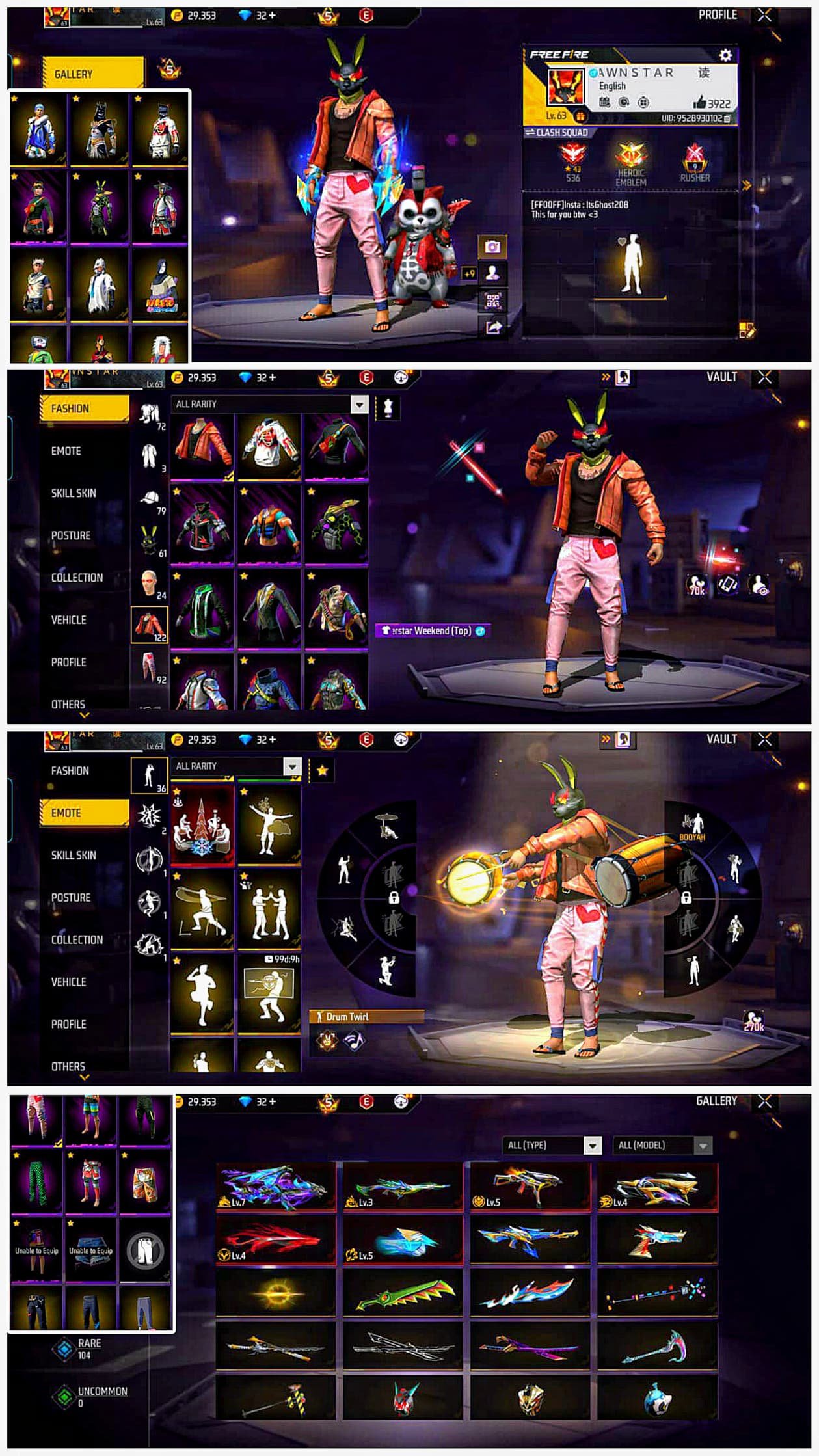This screenshot has height=1456, width=819.
Task: Open the ALL (TYPE) dropdown
Action: (x=553, y=1145)
